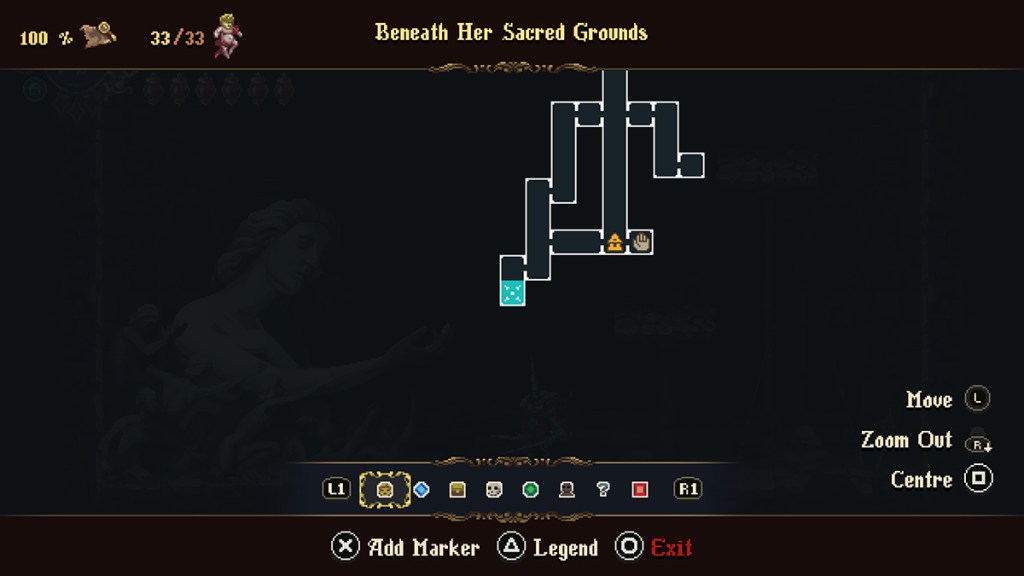Screen dimensions: 1024x576
Task: Choose the red square marker
Action: [640, 489]
